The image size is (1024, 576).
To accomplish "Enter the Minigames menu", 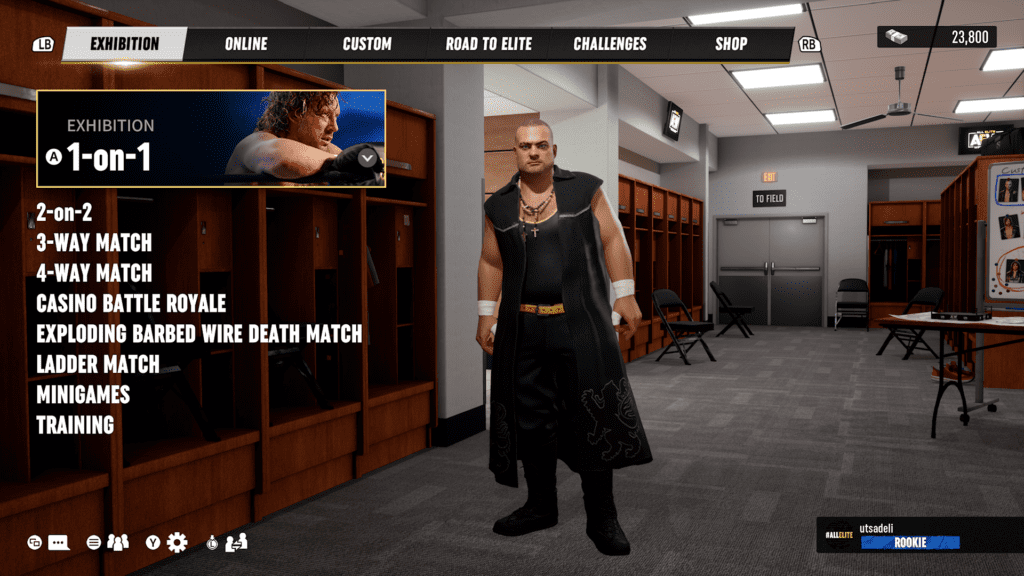I will (83, 394).
